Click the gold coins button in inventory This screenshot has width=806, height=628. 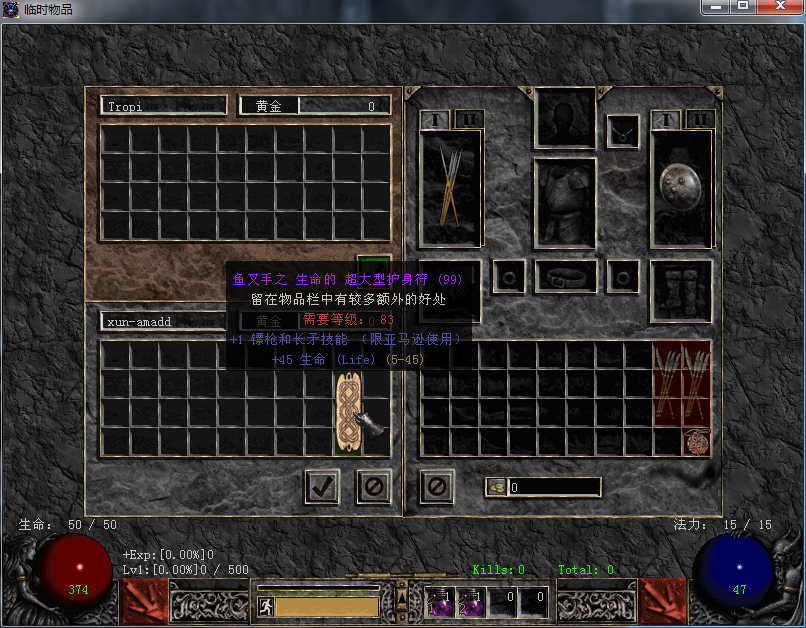click(497, 487)
